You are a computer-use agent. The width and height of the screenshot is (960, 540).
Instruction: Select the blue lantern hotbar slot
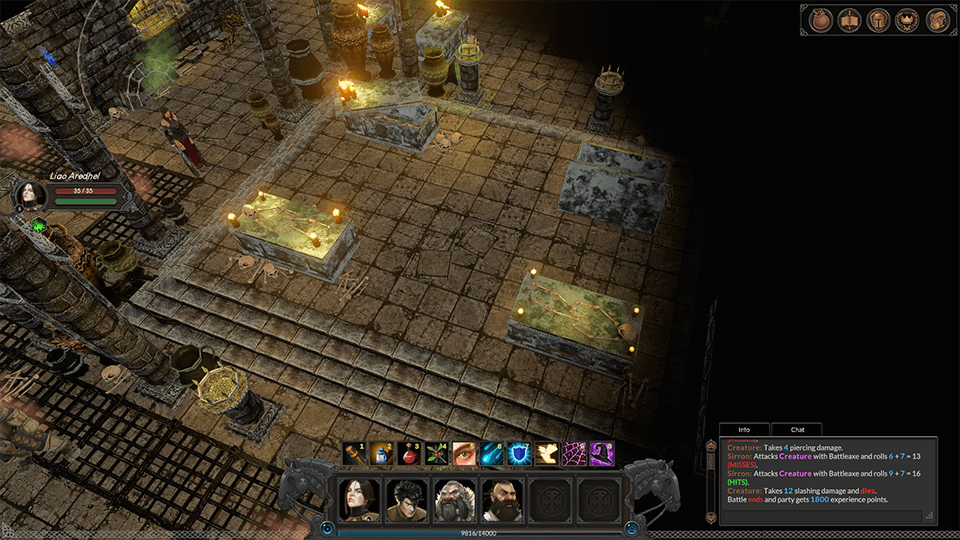[381, 454]
